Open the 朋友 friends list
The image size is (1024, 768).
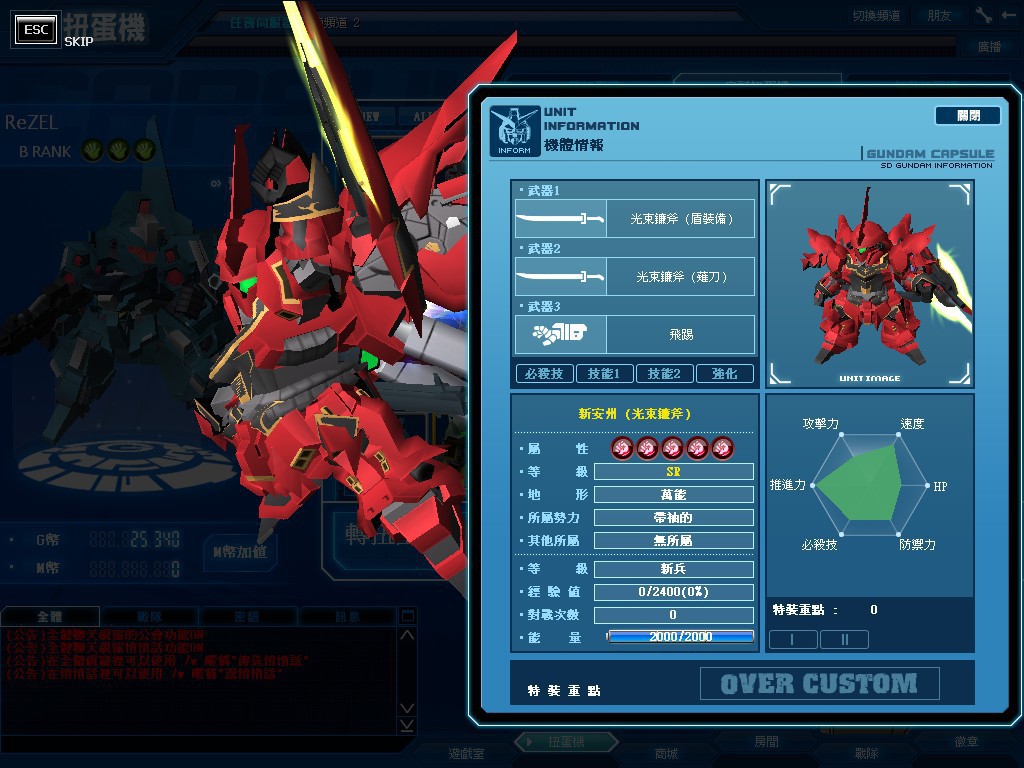tap(939, 16)
